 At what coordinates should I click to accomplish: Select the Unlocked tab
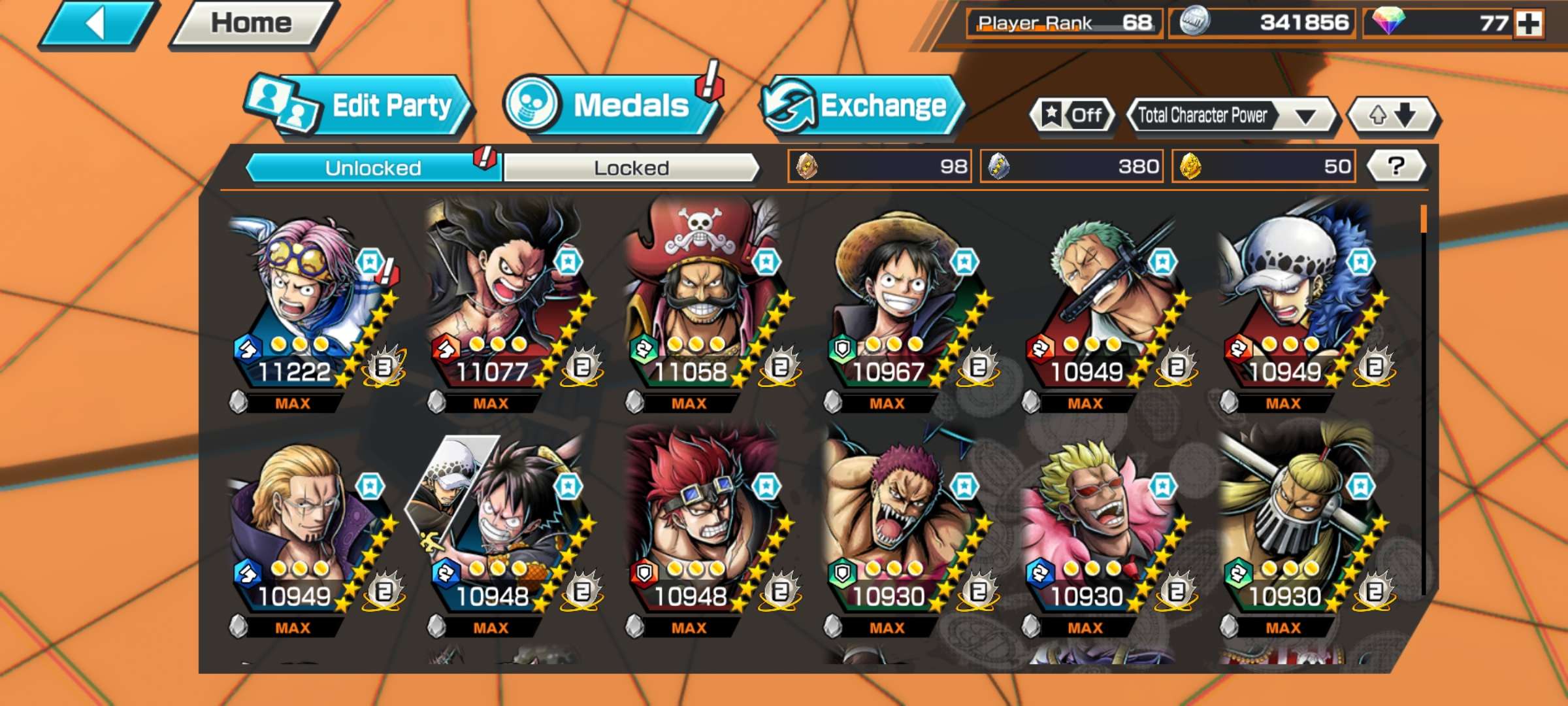[x=373, y=168]
